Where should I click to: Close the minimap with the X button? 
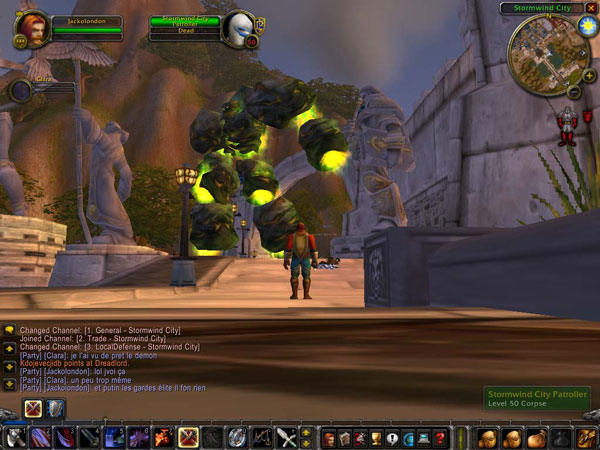tap(591, 8)
